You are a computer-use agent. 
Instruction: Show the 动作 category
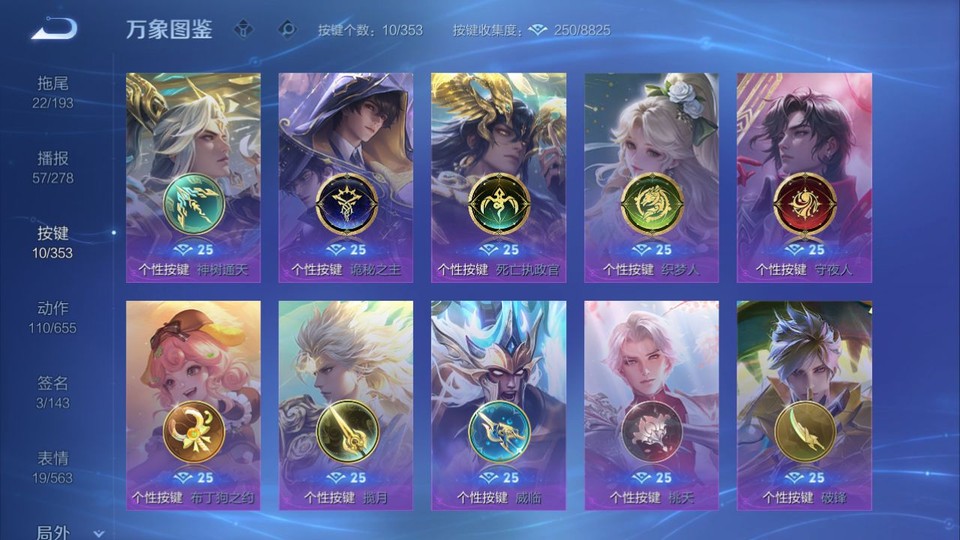[53, 316]
